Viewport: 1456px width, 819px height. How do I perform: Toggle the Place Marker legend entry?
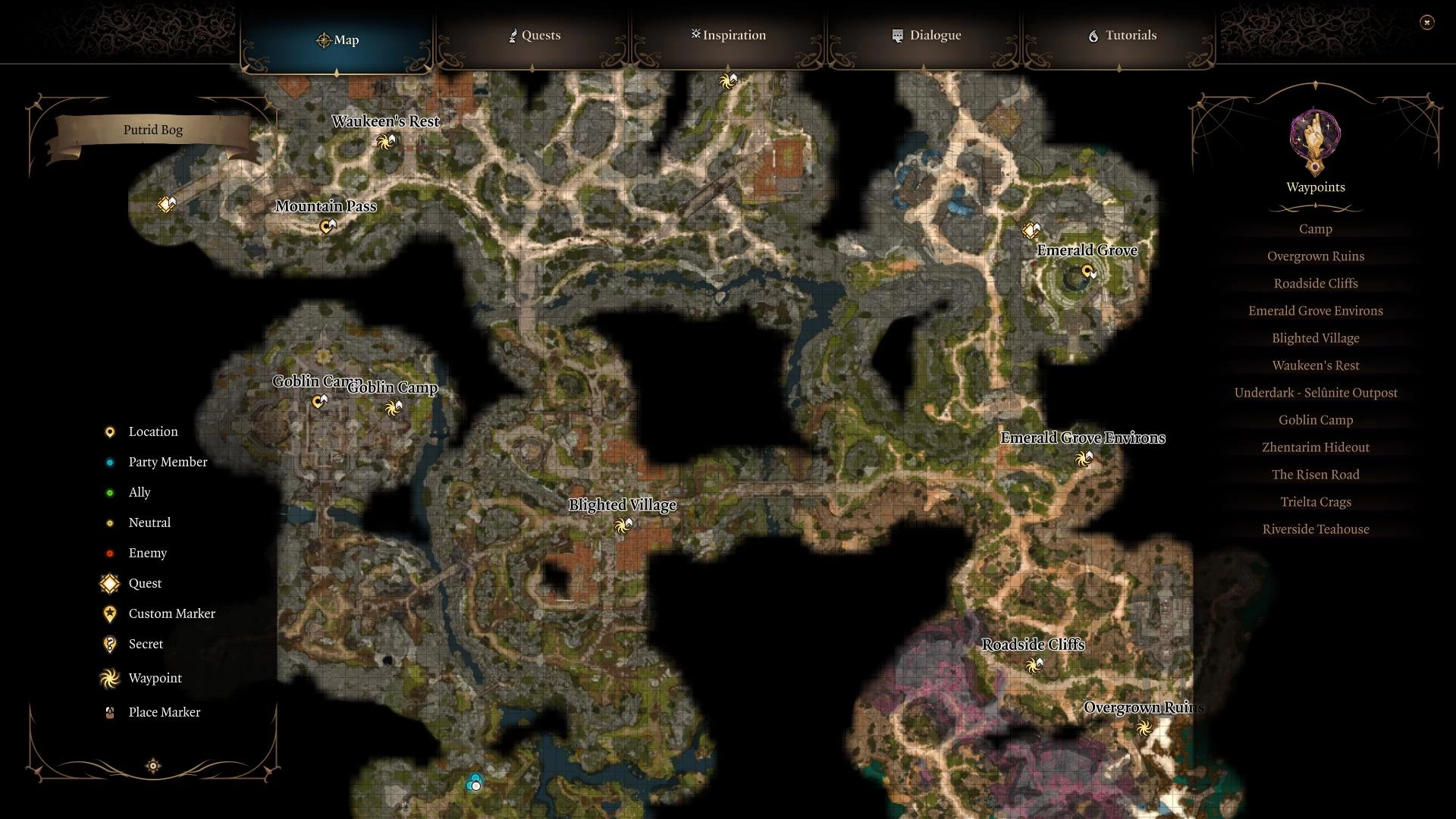pos(164,712)
